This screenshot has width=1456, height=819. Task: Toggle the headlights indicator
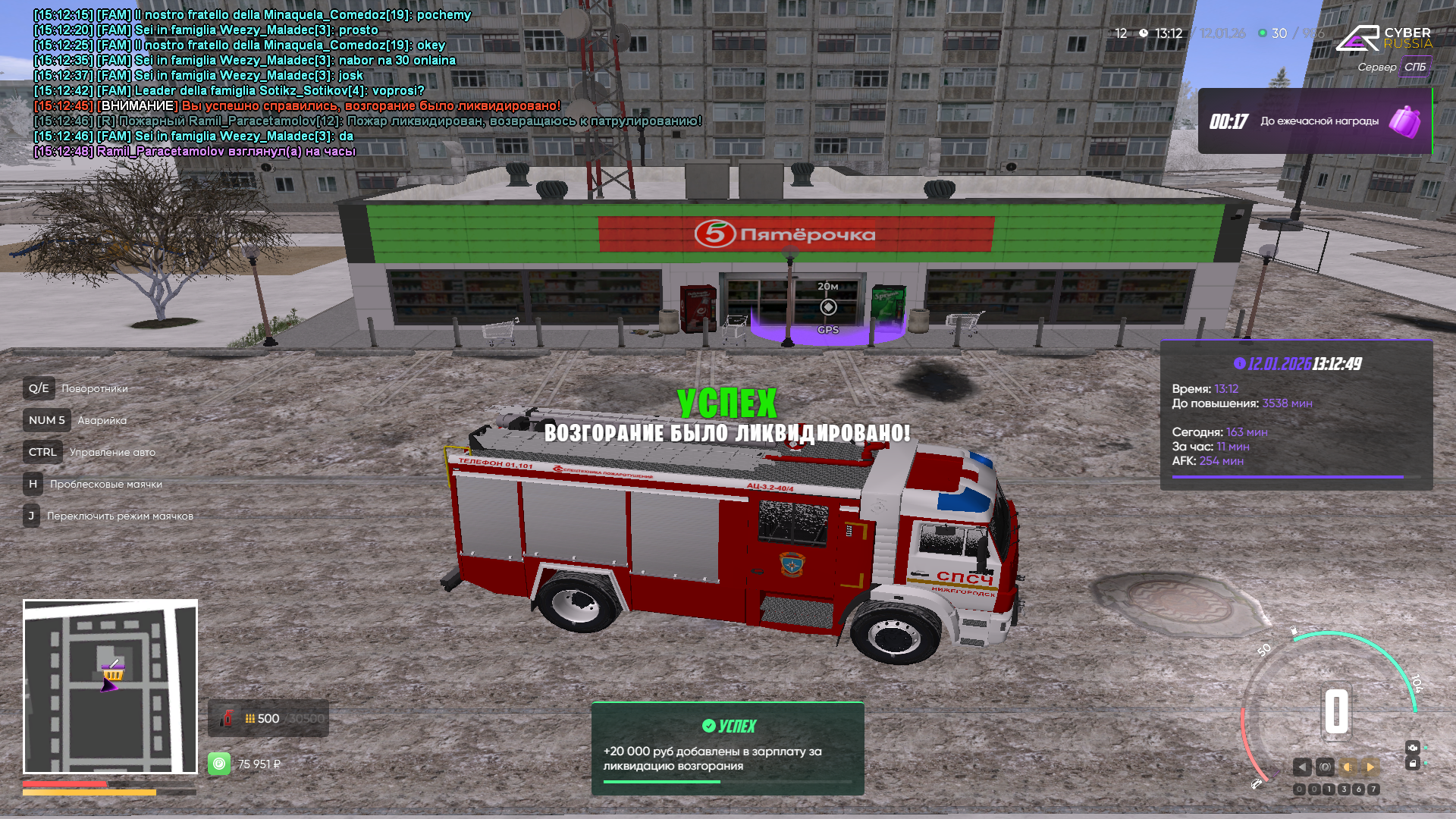(1348, 767)
